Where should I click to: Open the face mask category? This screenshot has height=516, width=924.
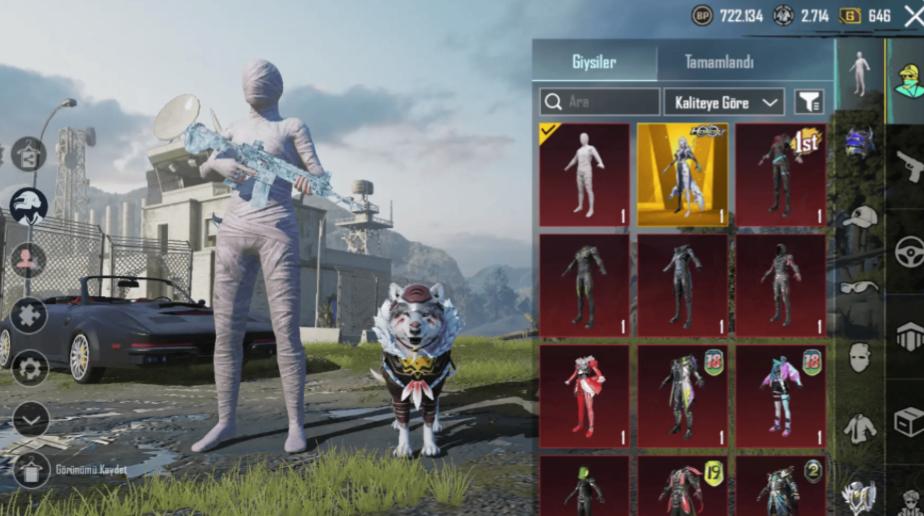pos(859,357)
